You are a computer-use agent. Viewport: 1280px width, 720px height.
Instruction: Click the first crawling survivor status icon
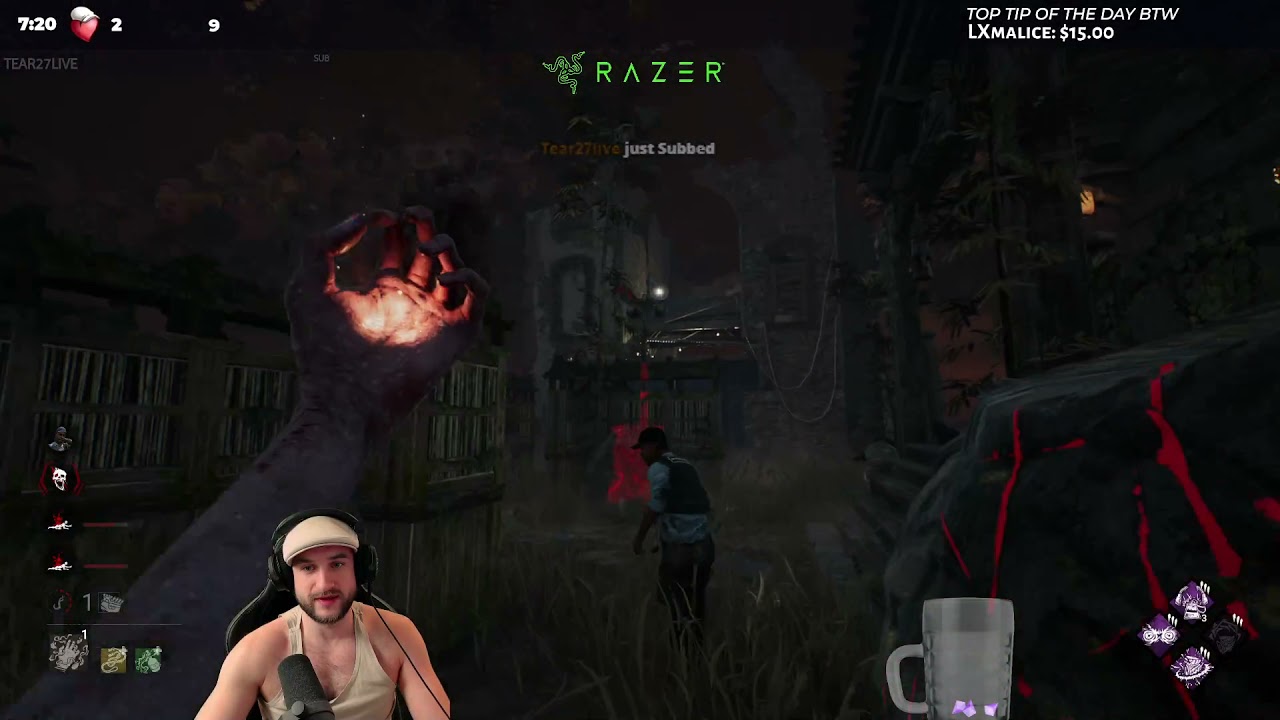click(x=58, y=524)
